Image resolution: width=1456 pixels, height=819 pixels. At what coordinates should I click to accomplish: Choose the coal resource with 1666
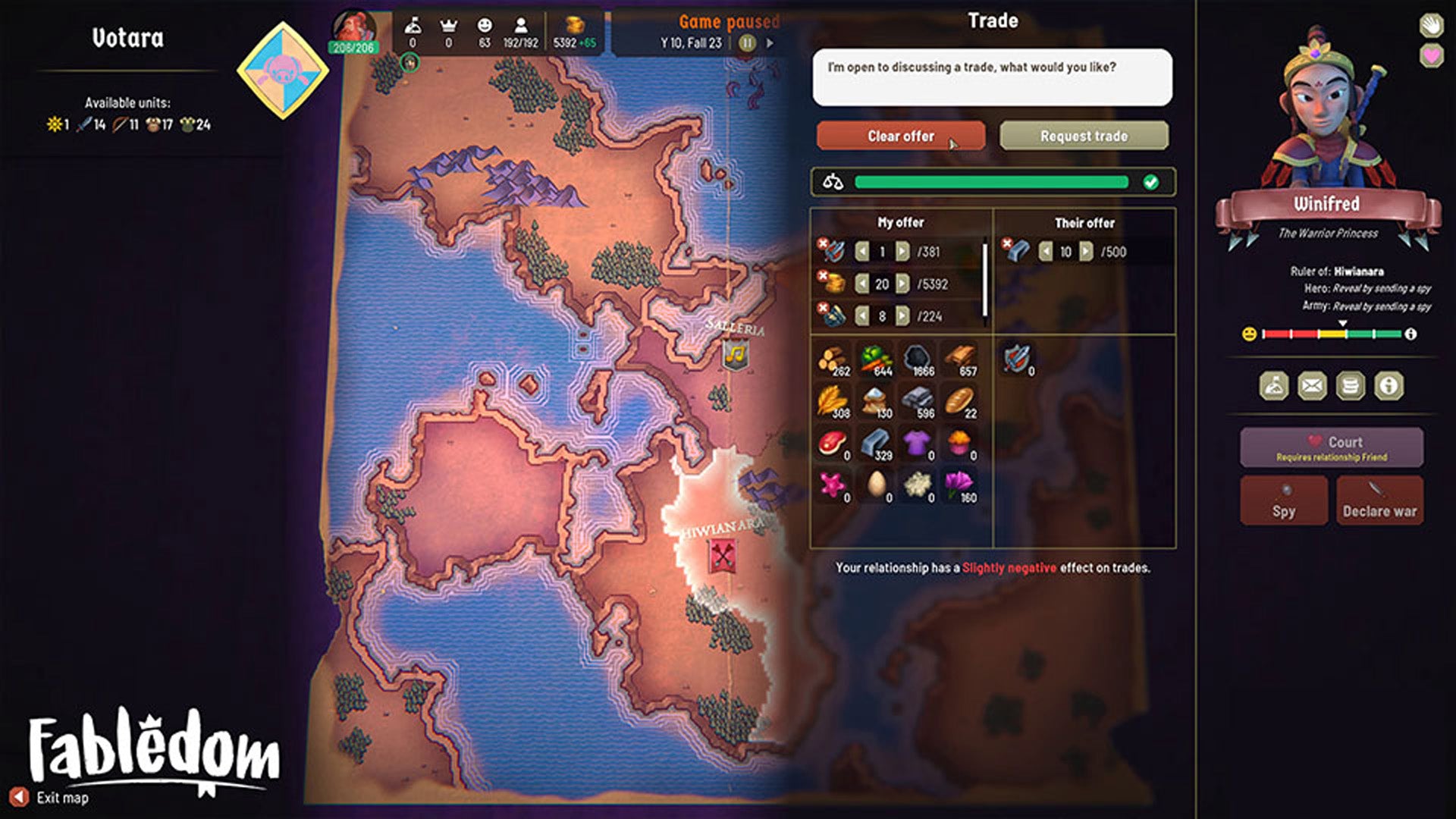pyautogui.click(x=918, y=359)
